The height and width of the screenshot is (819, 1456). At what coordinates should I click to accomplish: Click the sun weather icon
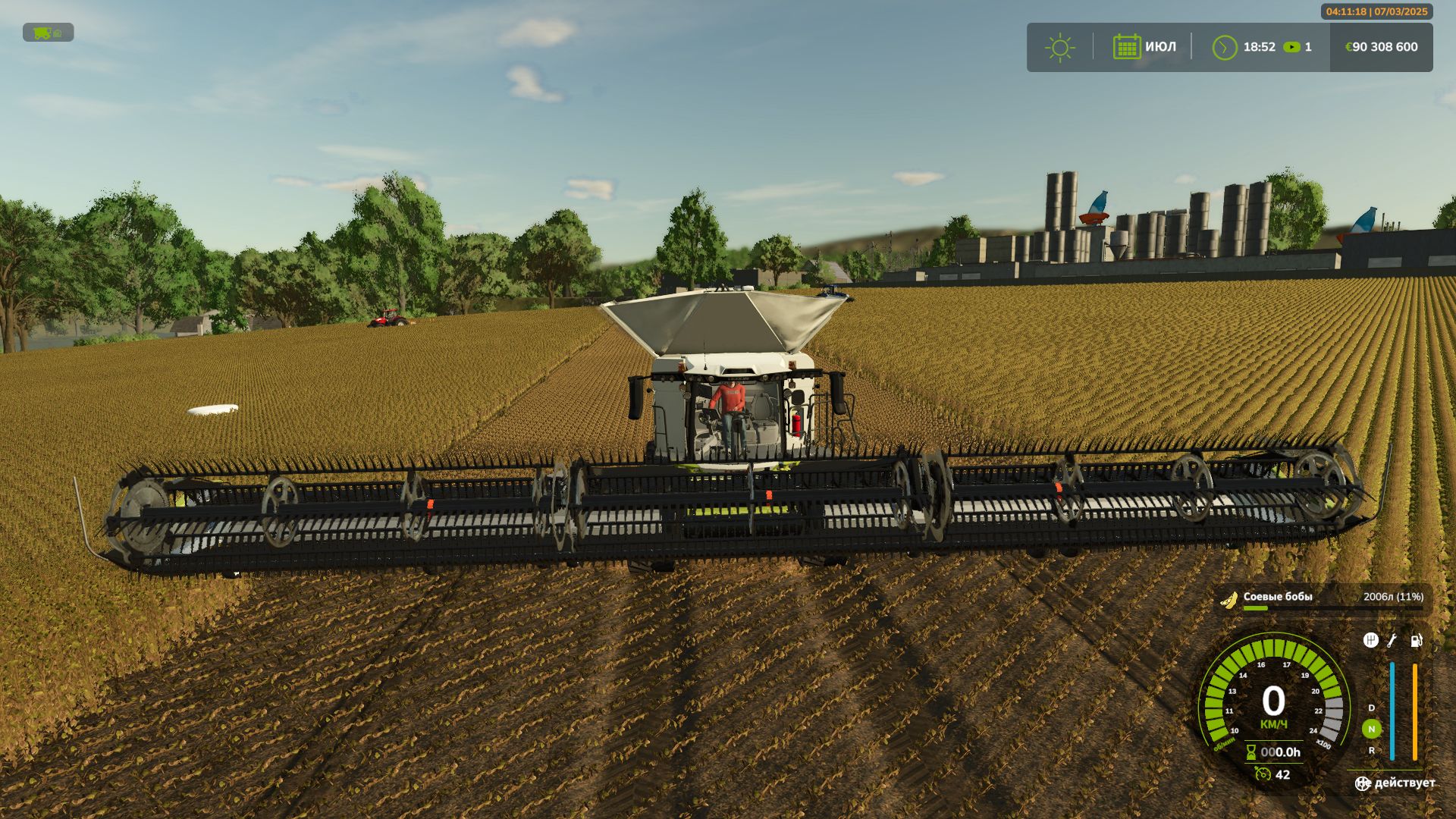tap(1059, 48)
